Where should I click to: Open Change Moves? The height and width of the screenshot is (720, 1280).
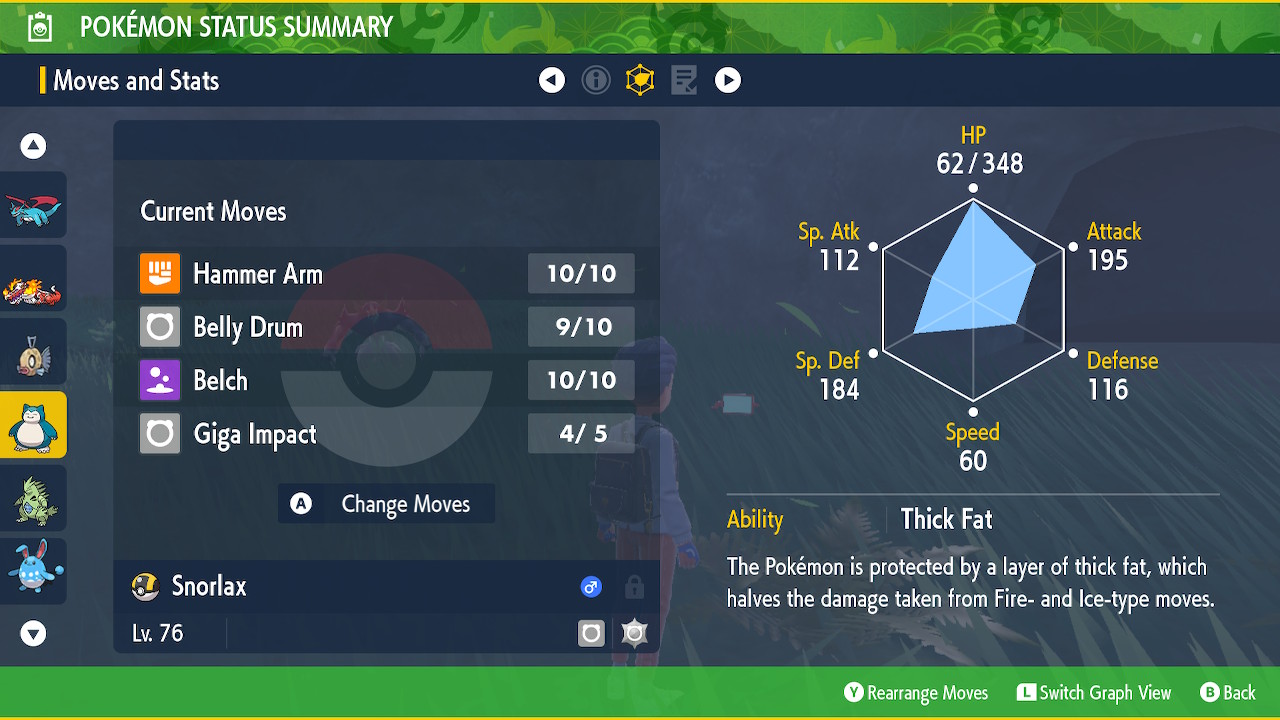[x=386, y=504]
